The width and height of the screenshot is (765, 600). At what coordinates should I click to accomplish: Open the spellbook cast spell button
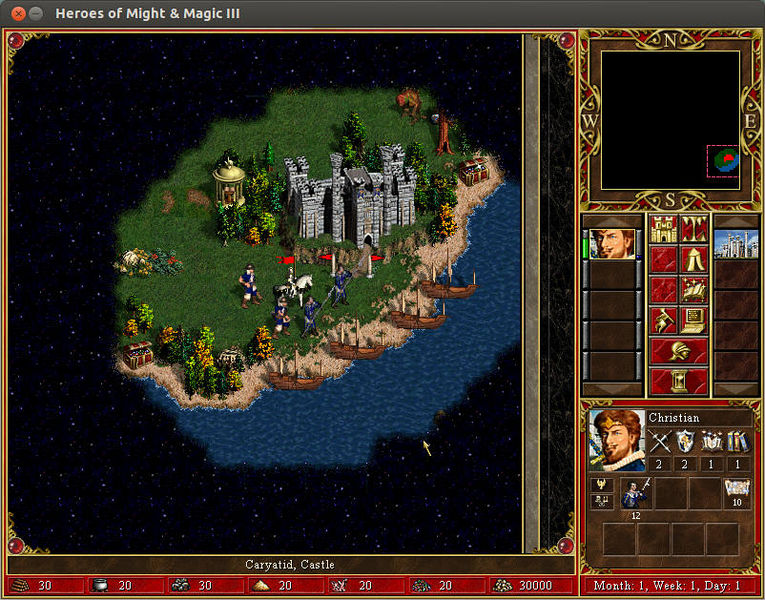pyautogui.click(x=694, y=290)
